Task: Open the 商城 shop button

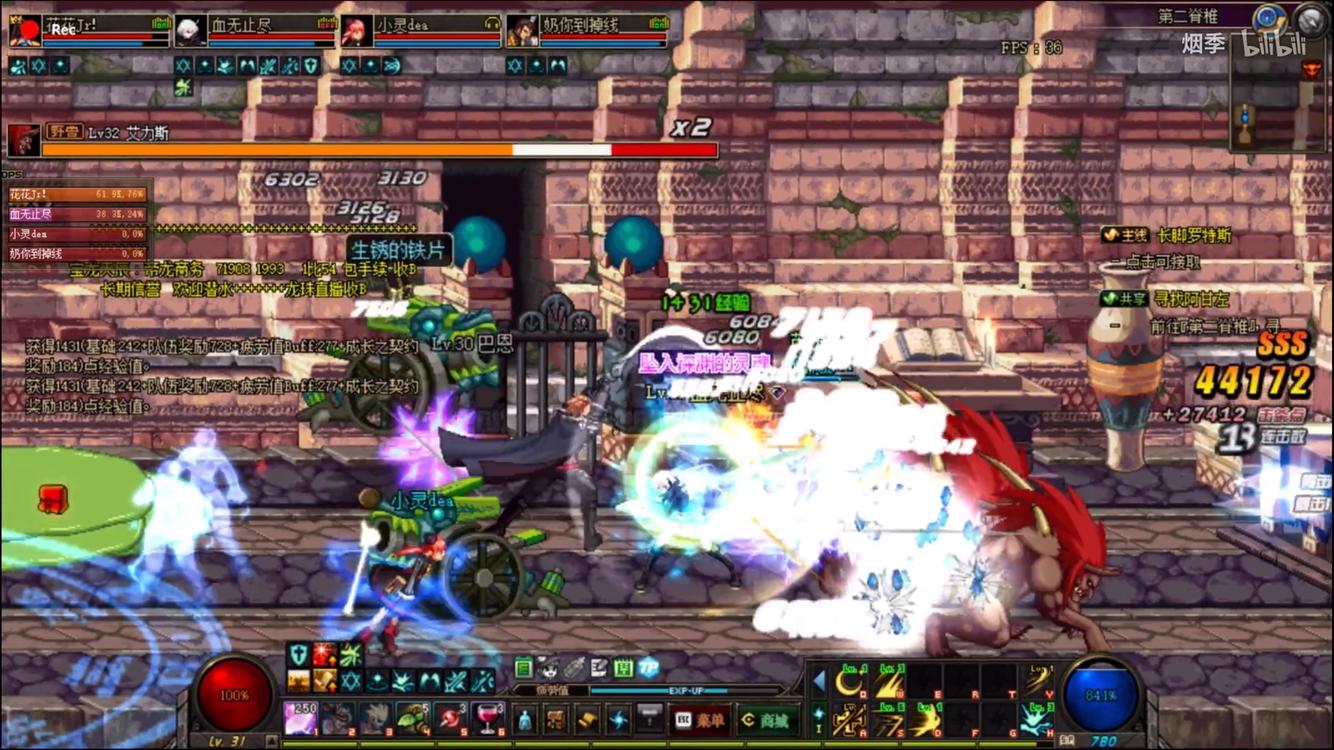Action: point(768,719)
